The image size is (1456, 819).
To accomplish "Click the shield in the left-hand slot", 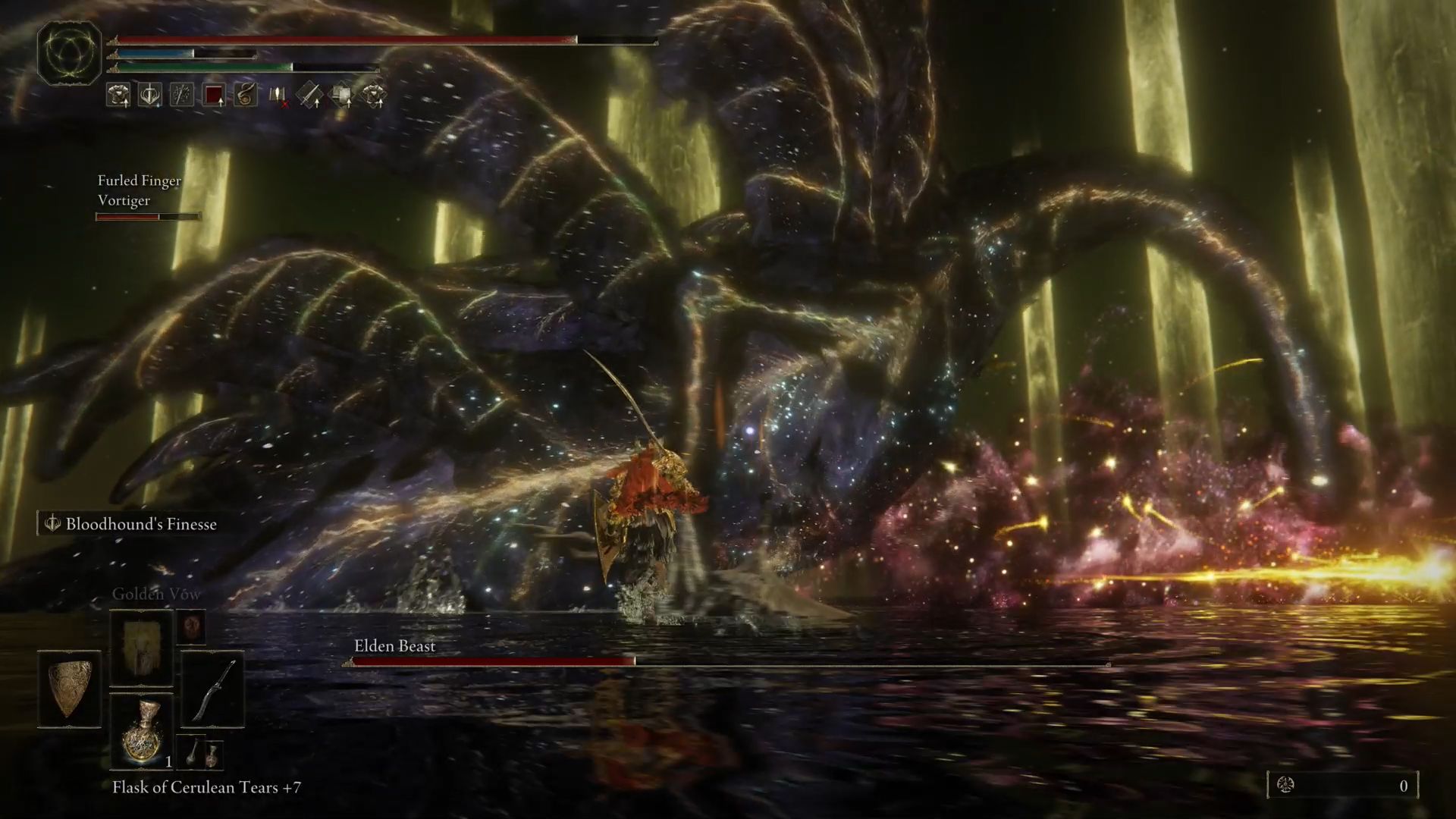I will (67, 688).
